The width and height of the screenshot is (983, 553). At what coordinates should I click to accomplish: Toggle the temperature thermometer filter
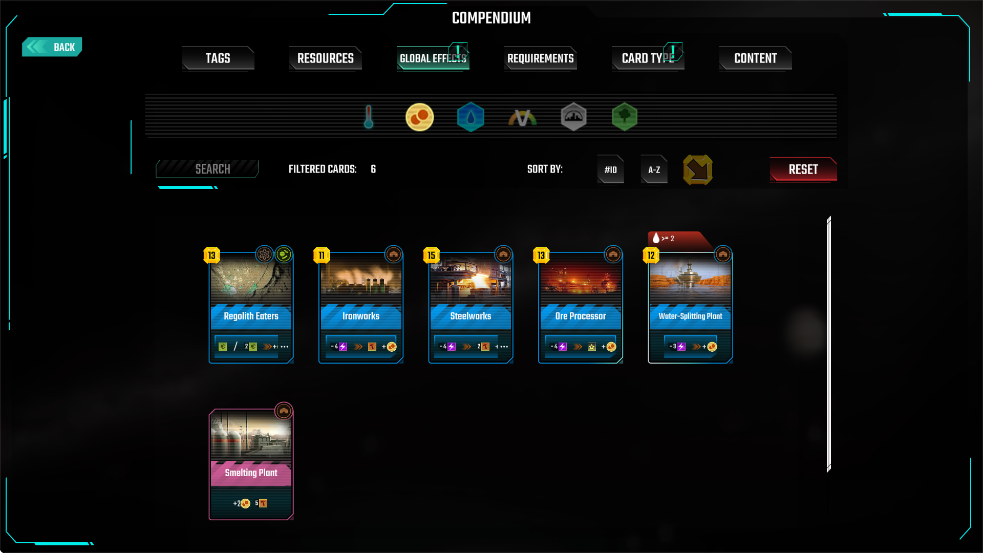(x=368, y=118)
